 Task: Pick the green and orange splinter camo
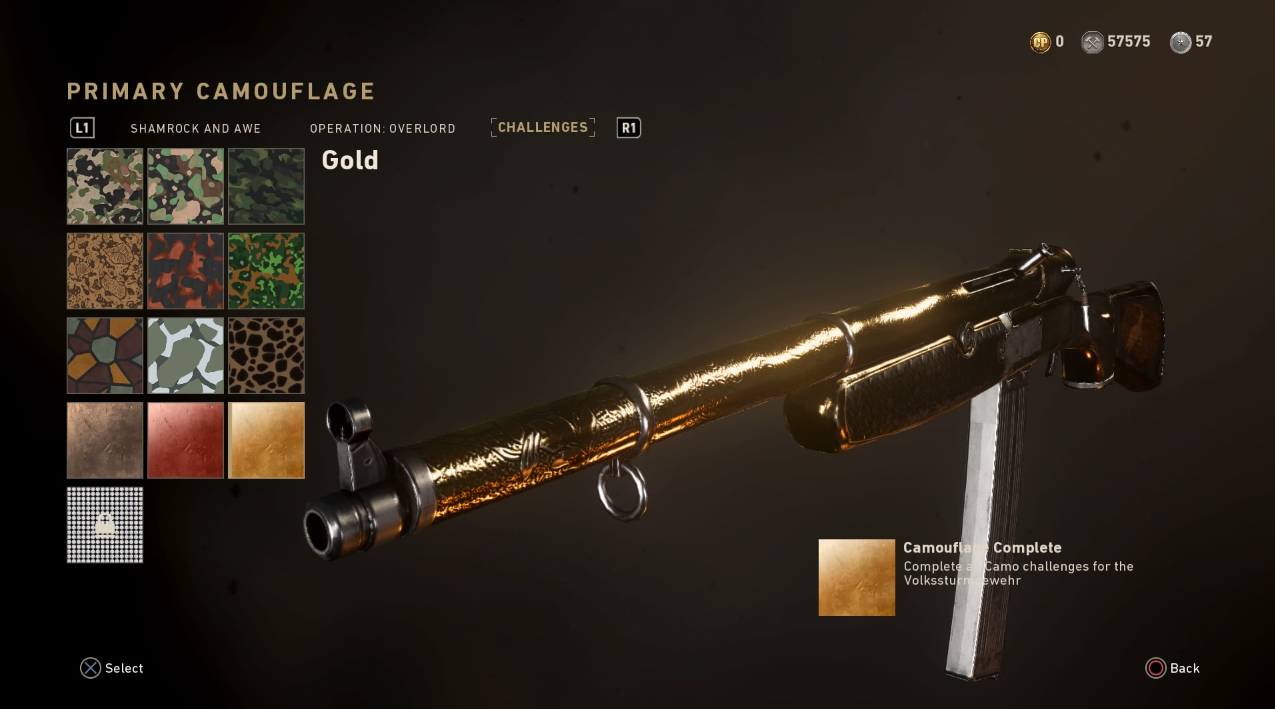[266, 271]
